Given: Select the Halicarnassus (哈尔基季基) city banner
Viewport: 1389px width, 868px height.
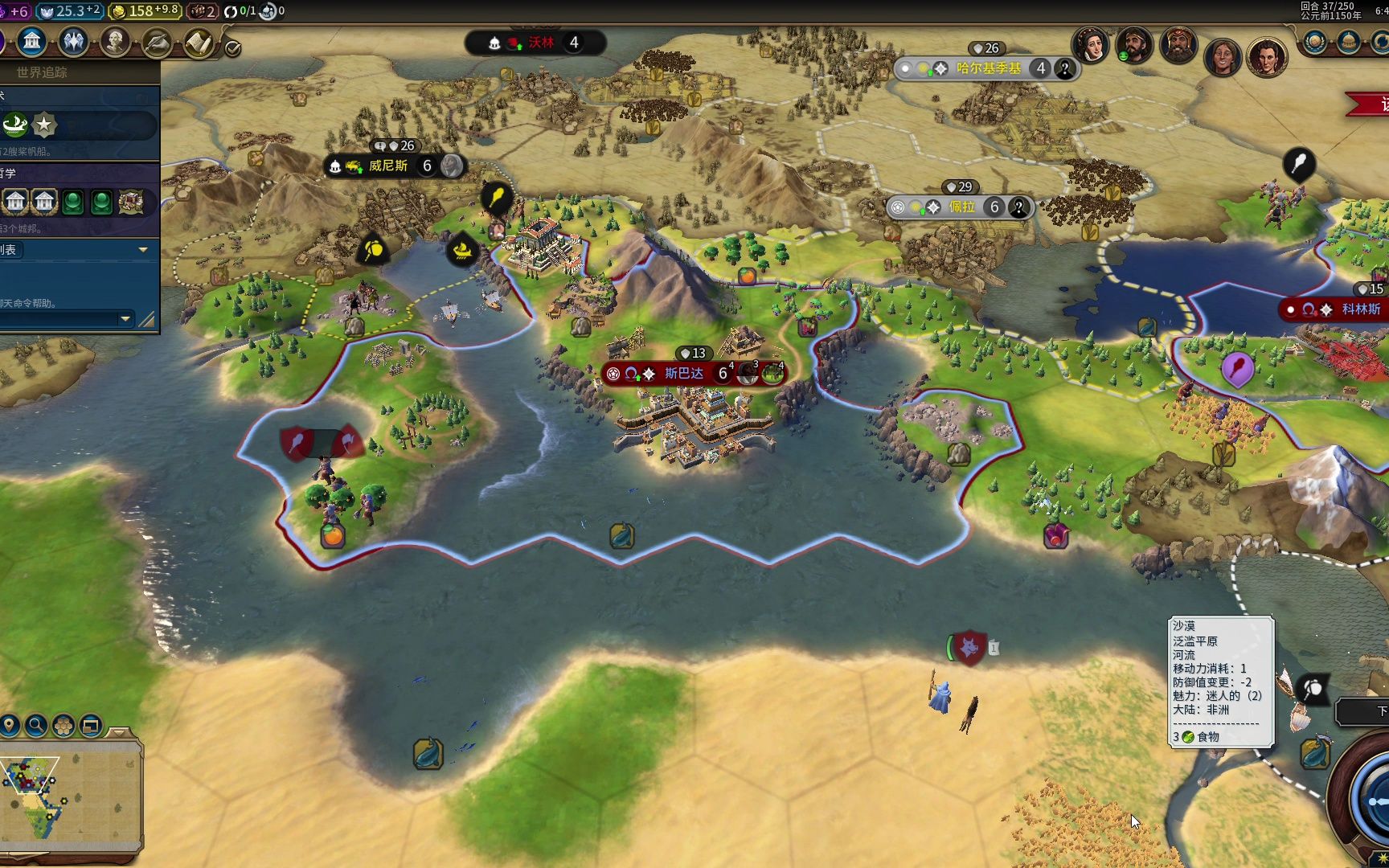Looking at the screenshot, I should point(988,68).
